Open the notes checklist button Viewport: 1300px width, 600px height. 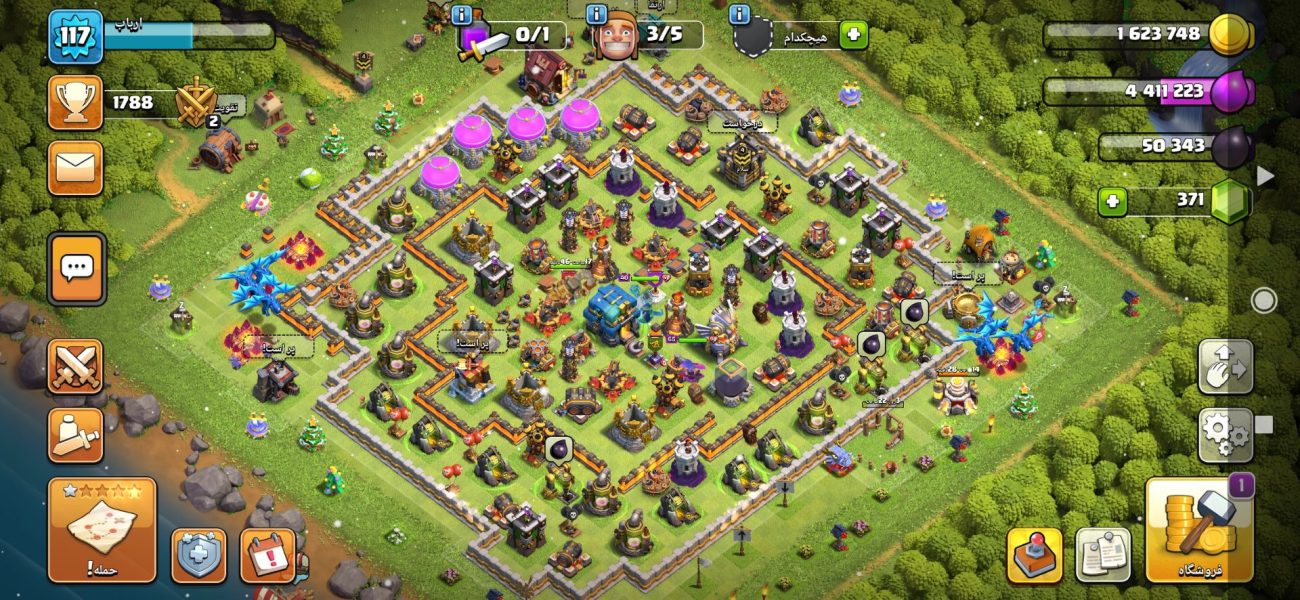pos(1103,554)
